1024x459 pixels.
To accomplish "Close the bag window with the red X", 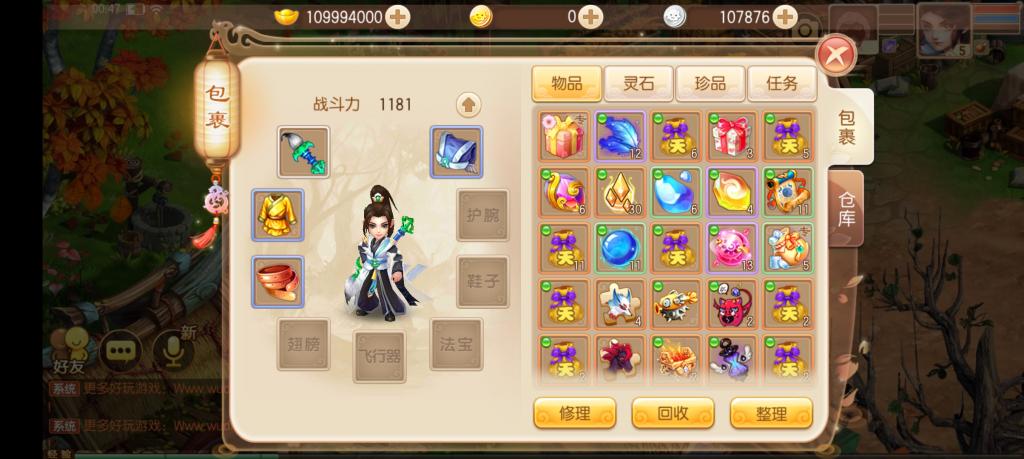I will coord(836,56).
